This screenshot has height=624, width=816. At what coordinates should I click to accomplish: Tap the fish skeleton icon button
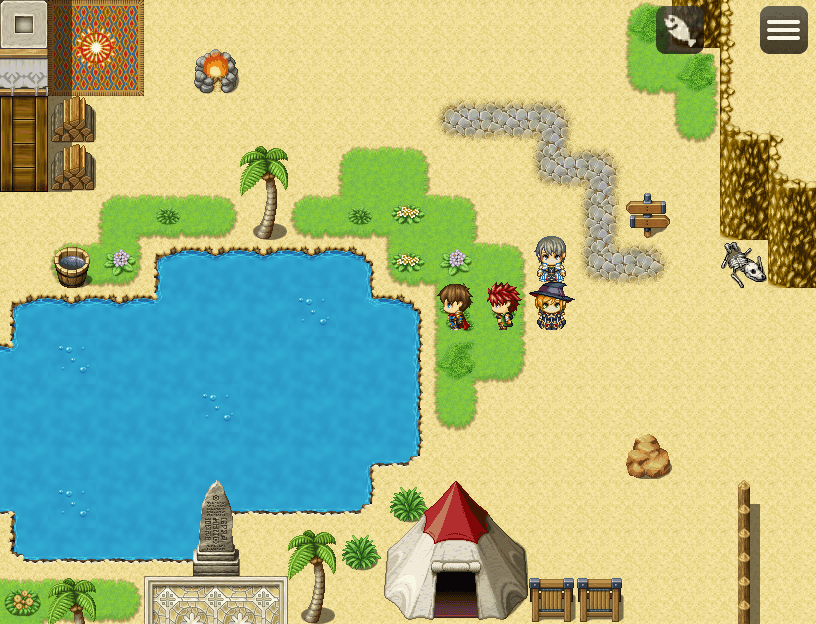(680, 30)
